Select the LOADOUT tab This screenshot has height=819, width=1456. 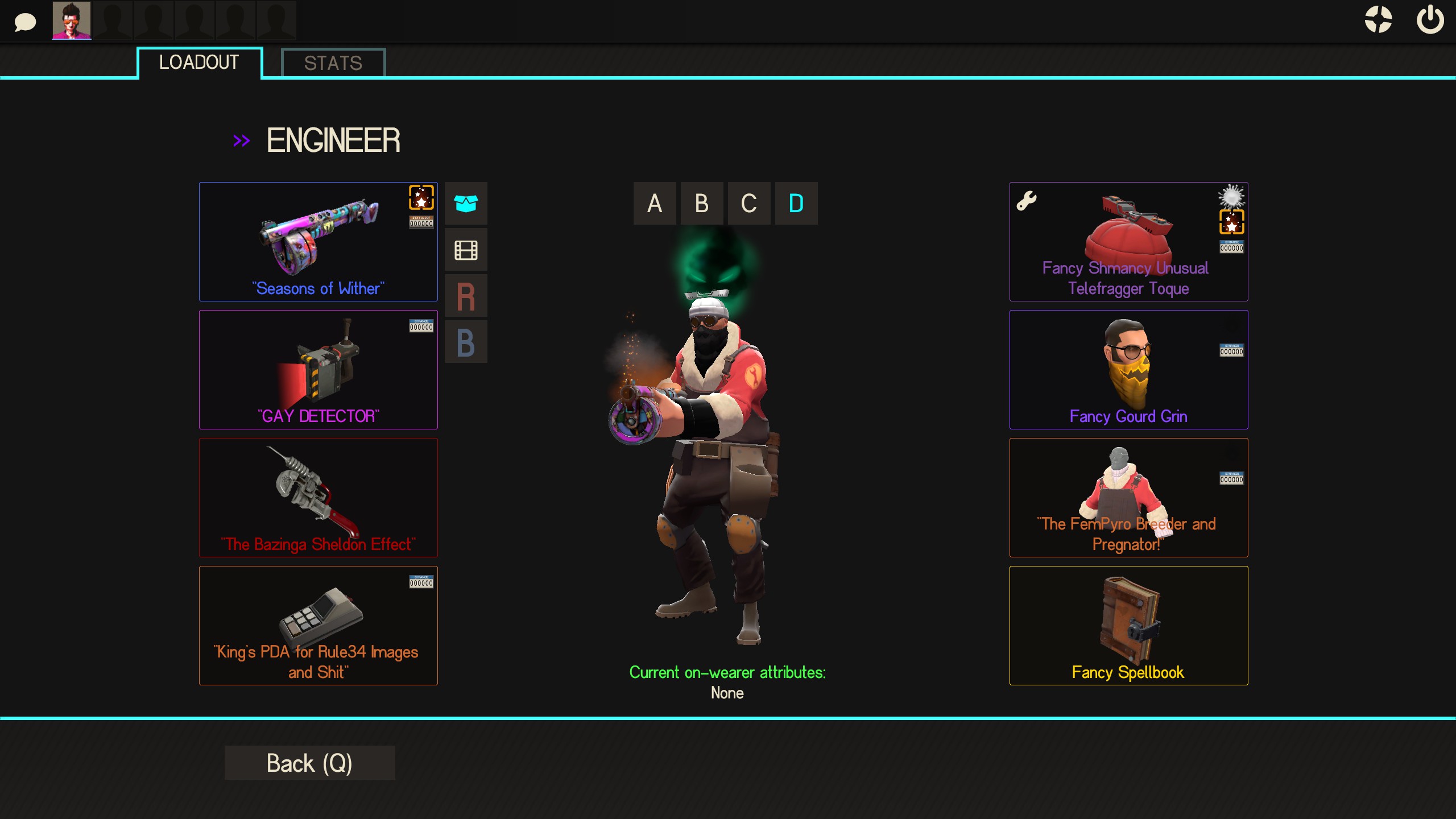pyautogui.click(x=199, y=63)
